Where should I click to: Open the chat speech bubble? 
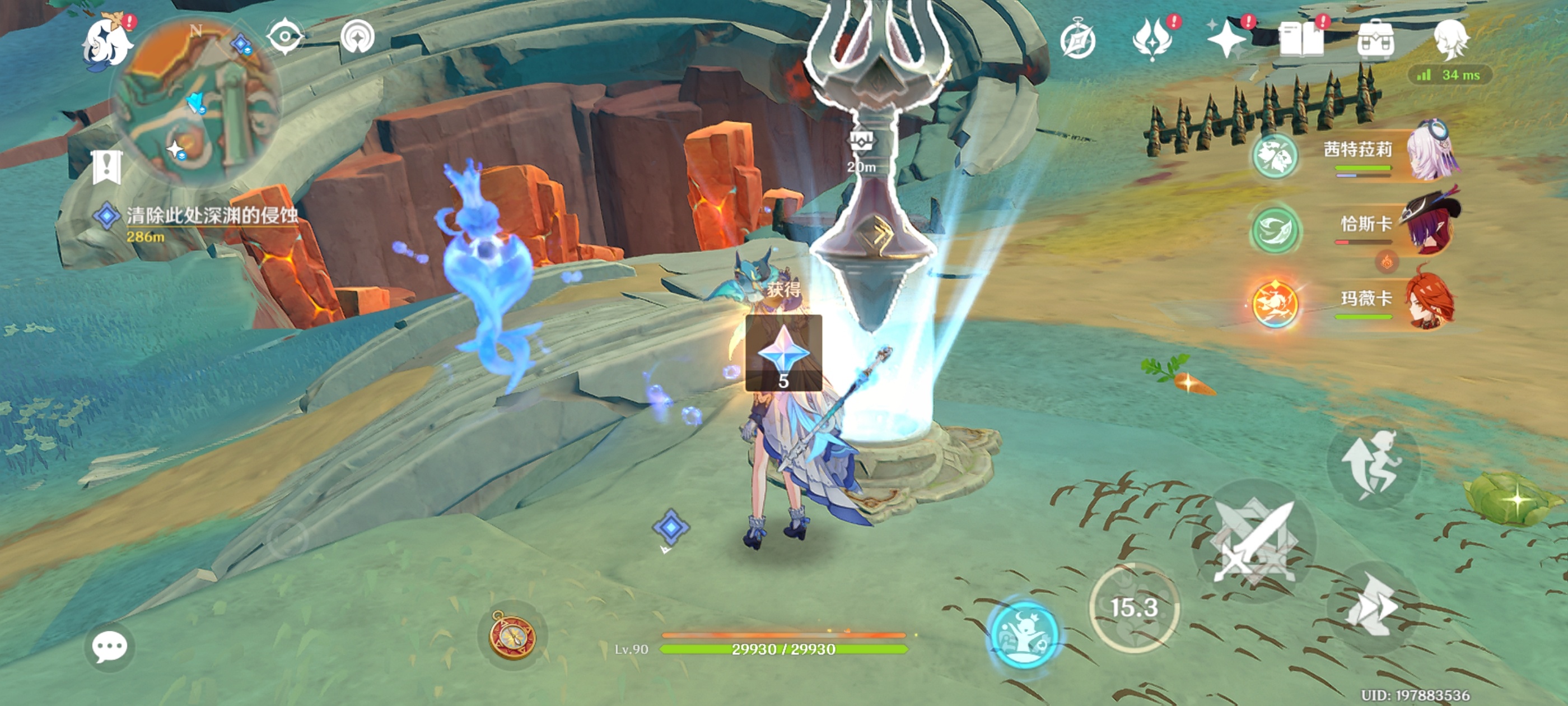pos(110,647)
